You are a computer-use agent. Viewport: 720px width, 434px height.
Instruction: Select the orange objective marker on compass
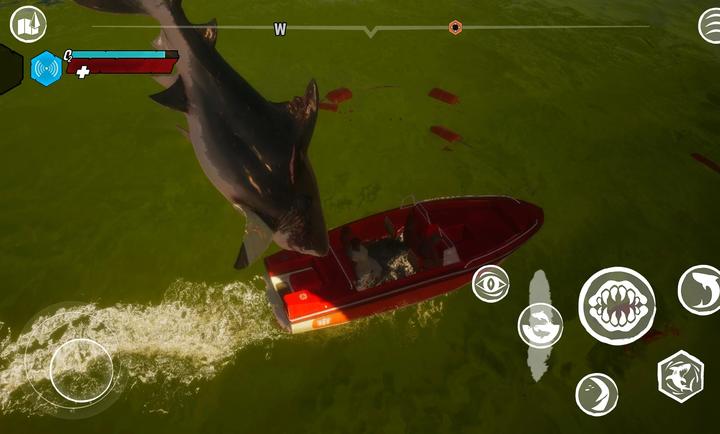coord(456,27)
